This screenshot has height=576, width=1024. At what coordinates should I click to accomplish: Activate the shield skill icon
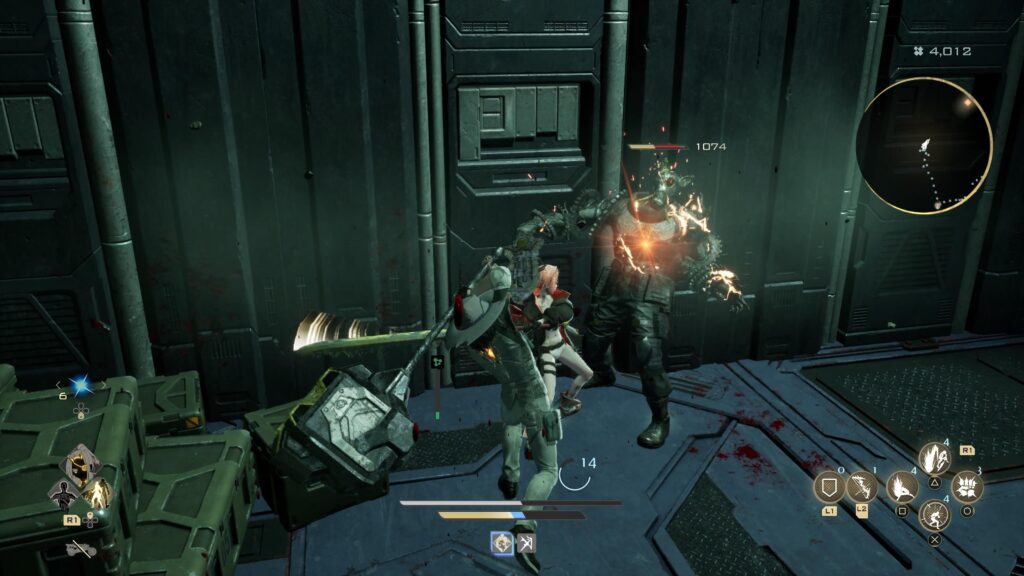[x=829, y=488]
